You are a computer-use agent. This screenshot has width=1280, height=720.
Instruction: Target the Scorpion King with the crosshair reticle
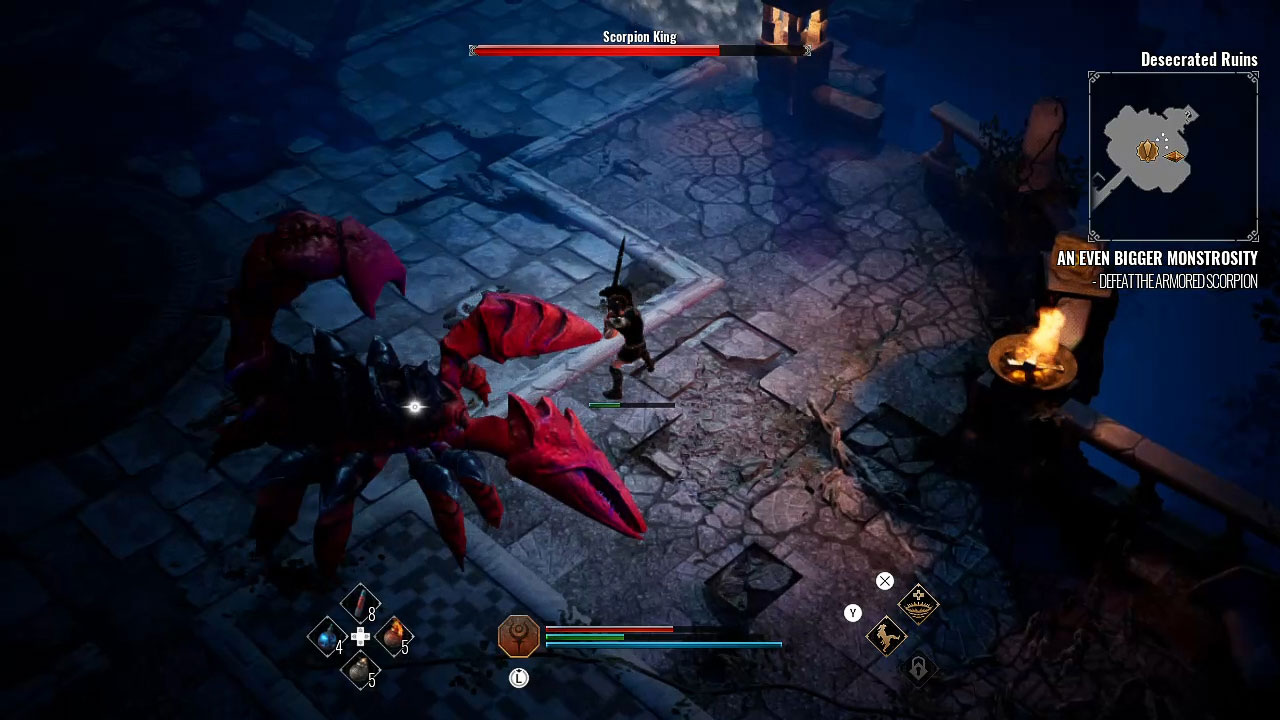pos(413,406)
